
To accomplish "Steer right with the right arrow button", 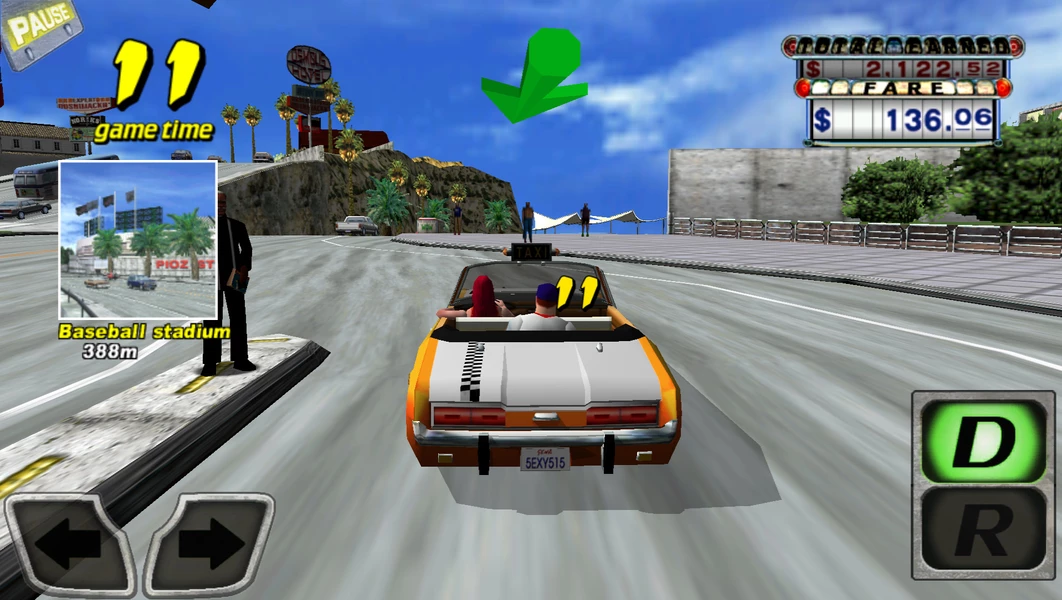I will [209, 544].
